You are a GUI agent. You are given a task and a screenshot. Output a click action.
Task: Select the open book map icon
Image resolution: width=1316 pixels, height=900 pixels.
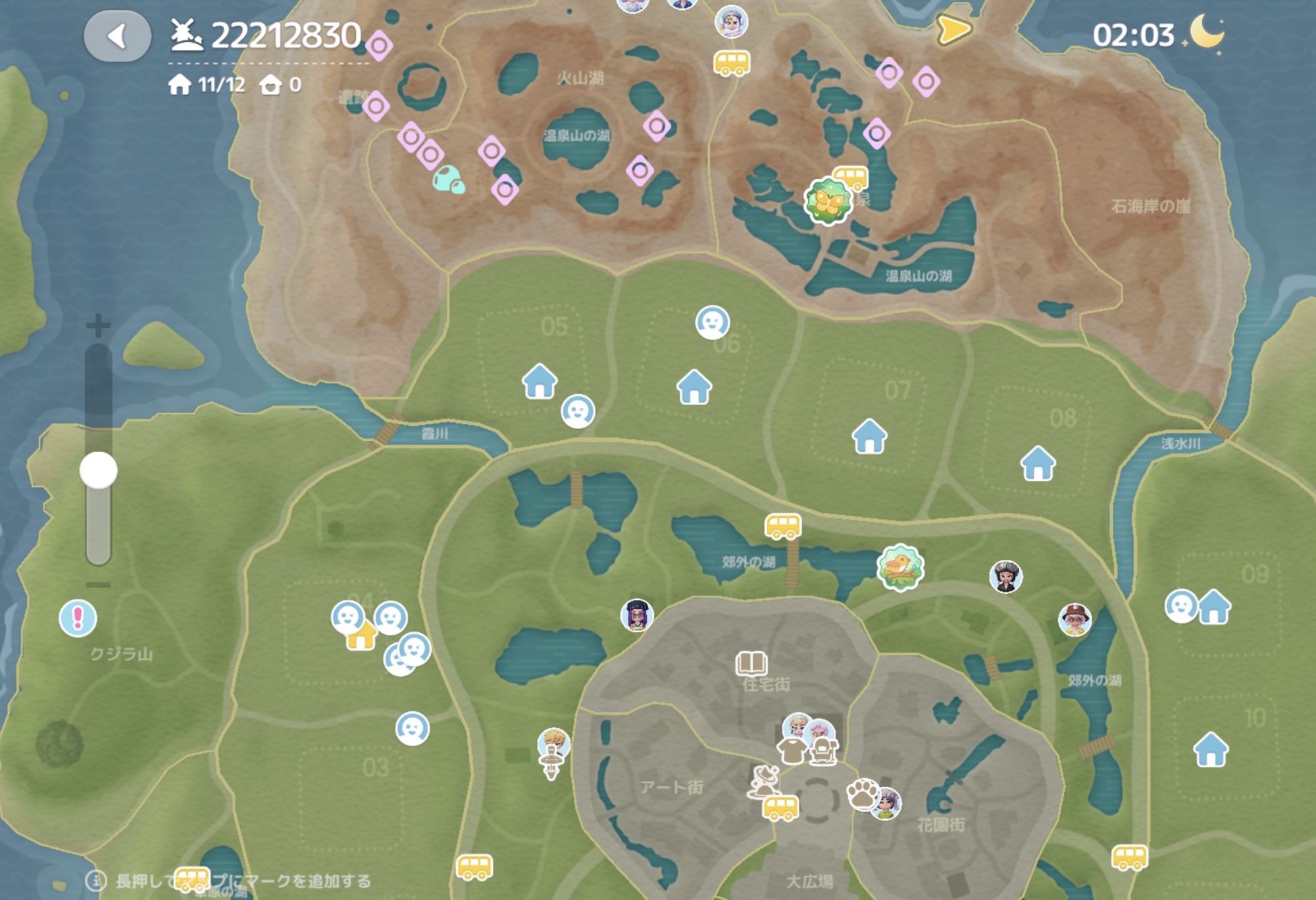[751, 663]
